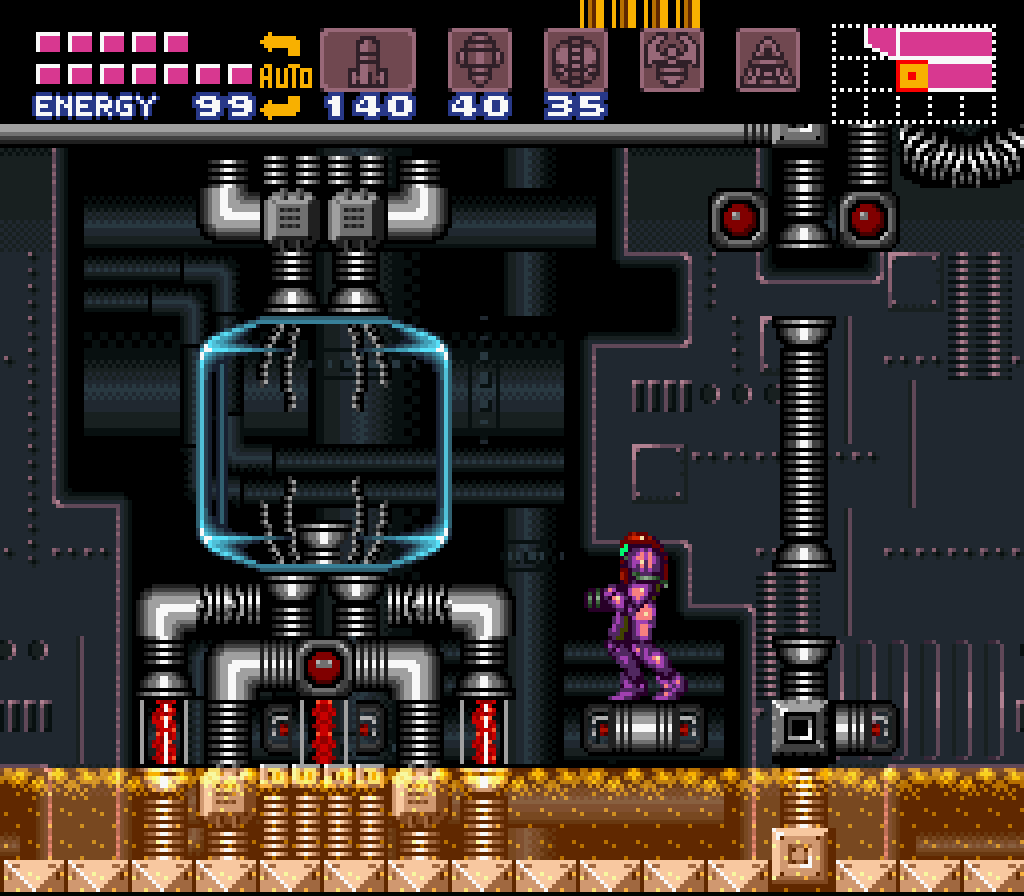1024x896 pixels.
Task: Choose the super missile icon
Action: click(x=480, y=60)
